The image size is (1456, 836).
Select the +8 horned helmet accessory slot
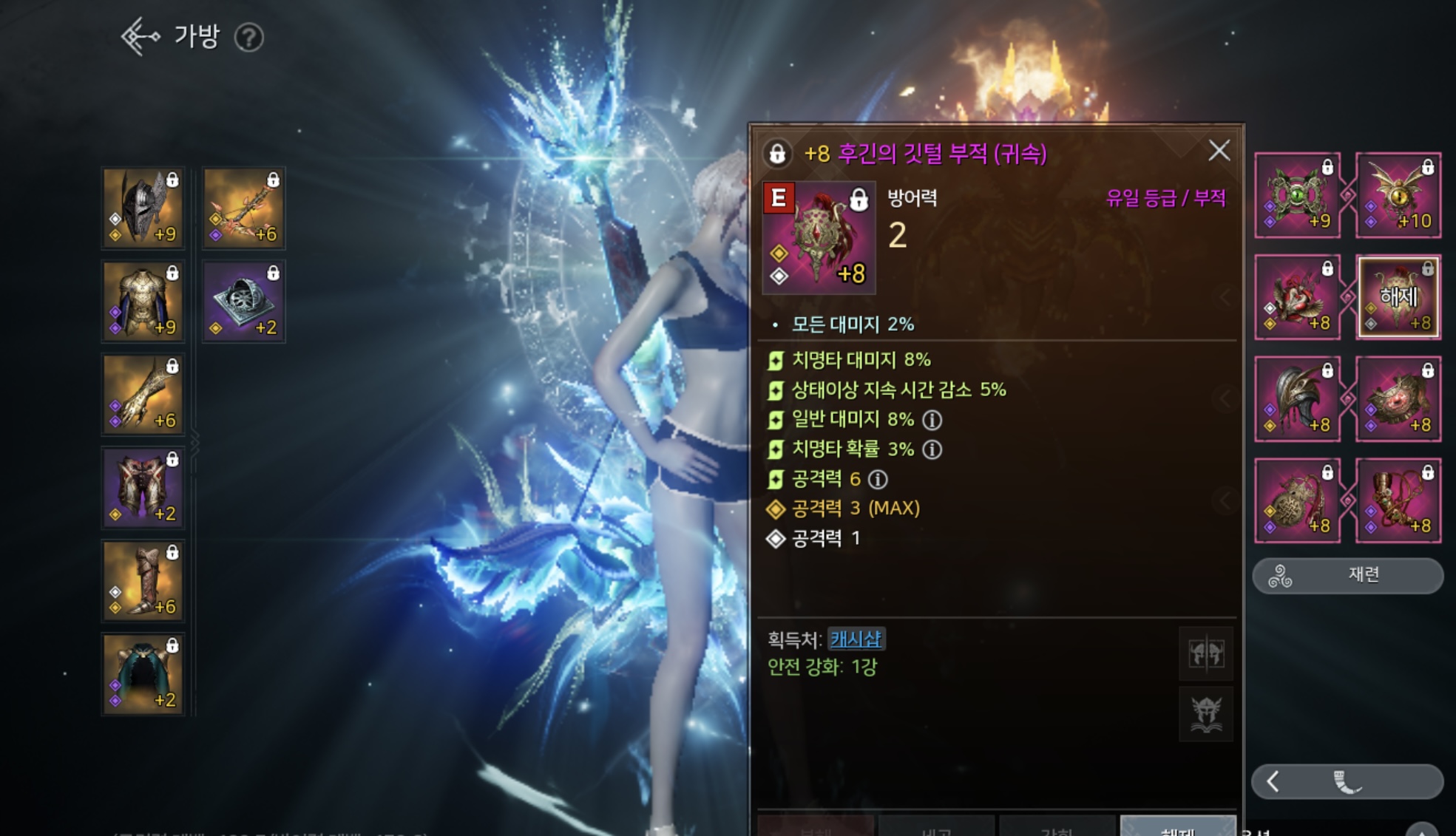pyautogui.click(x=1298, y=399)
